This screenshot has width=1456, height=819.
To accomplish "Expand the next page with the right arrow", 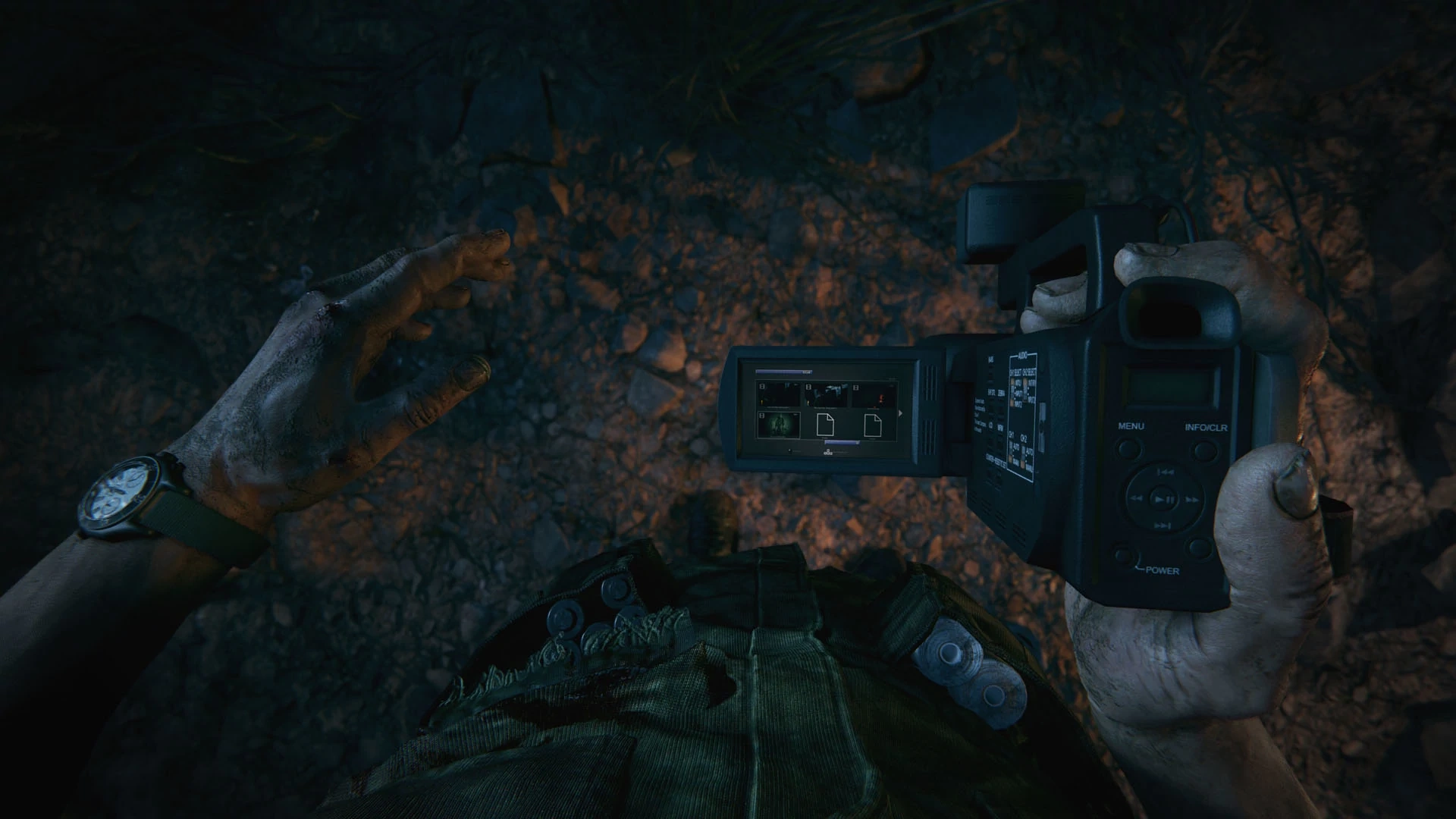I will point(900,413).
